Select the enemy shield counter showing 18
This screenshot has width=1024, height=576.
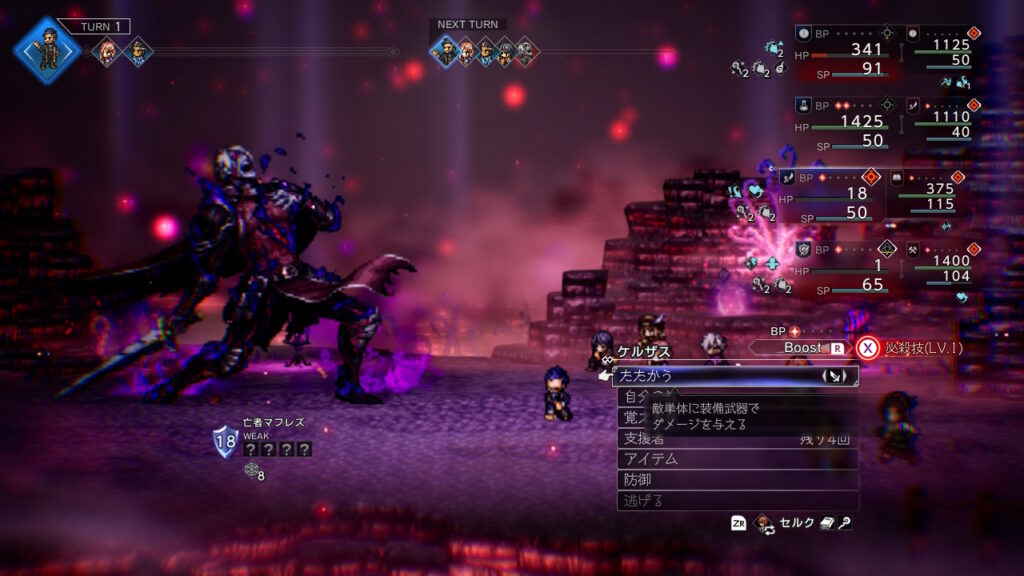(x=224, y=441)
